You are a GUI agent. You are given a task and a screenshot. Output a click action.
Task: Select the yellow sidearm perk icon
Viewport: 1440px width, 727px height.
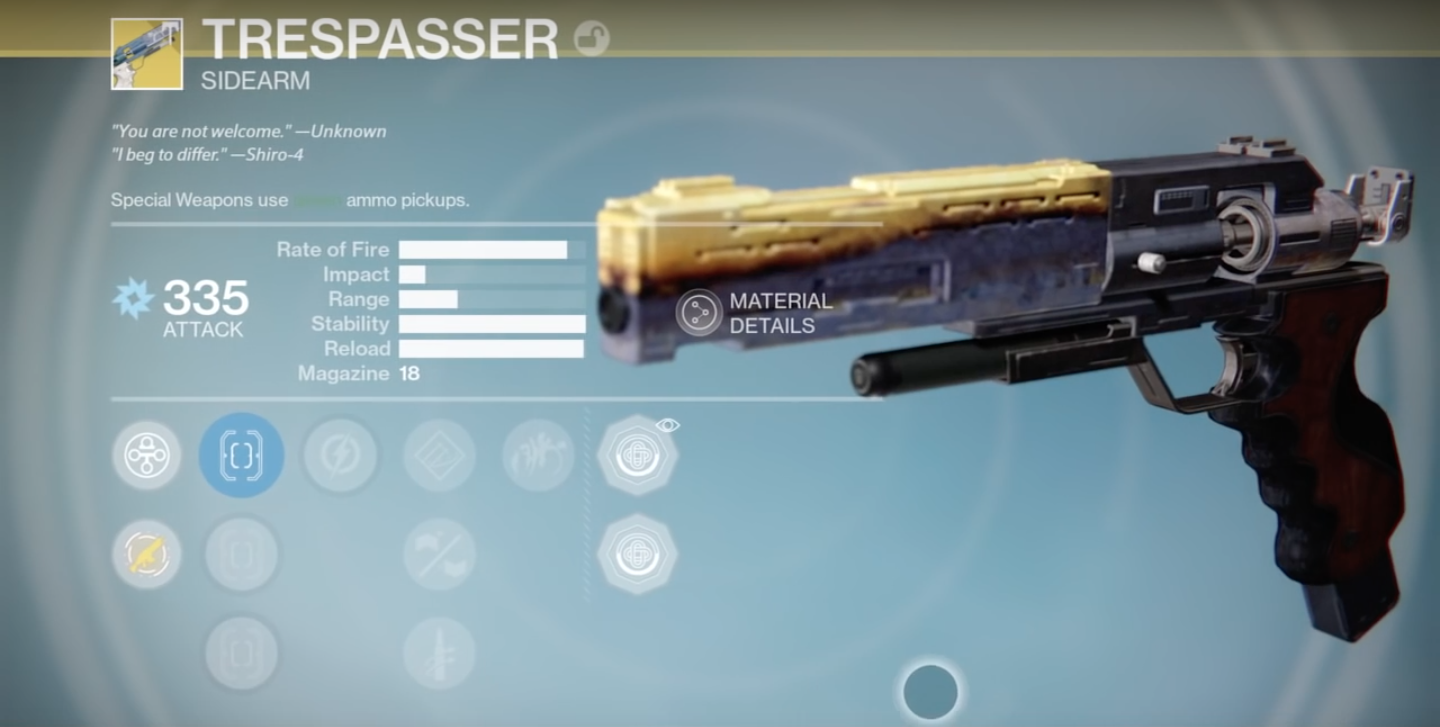[x=146, y=553]
